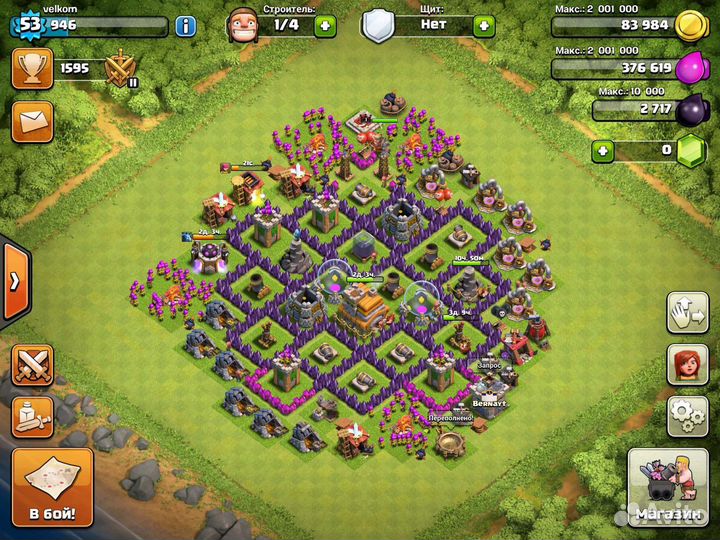Screen dimensions: 720x540
Task: Click the orange button below crossed swords
Action: point(32,416)
